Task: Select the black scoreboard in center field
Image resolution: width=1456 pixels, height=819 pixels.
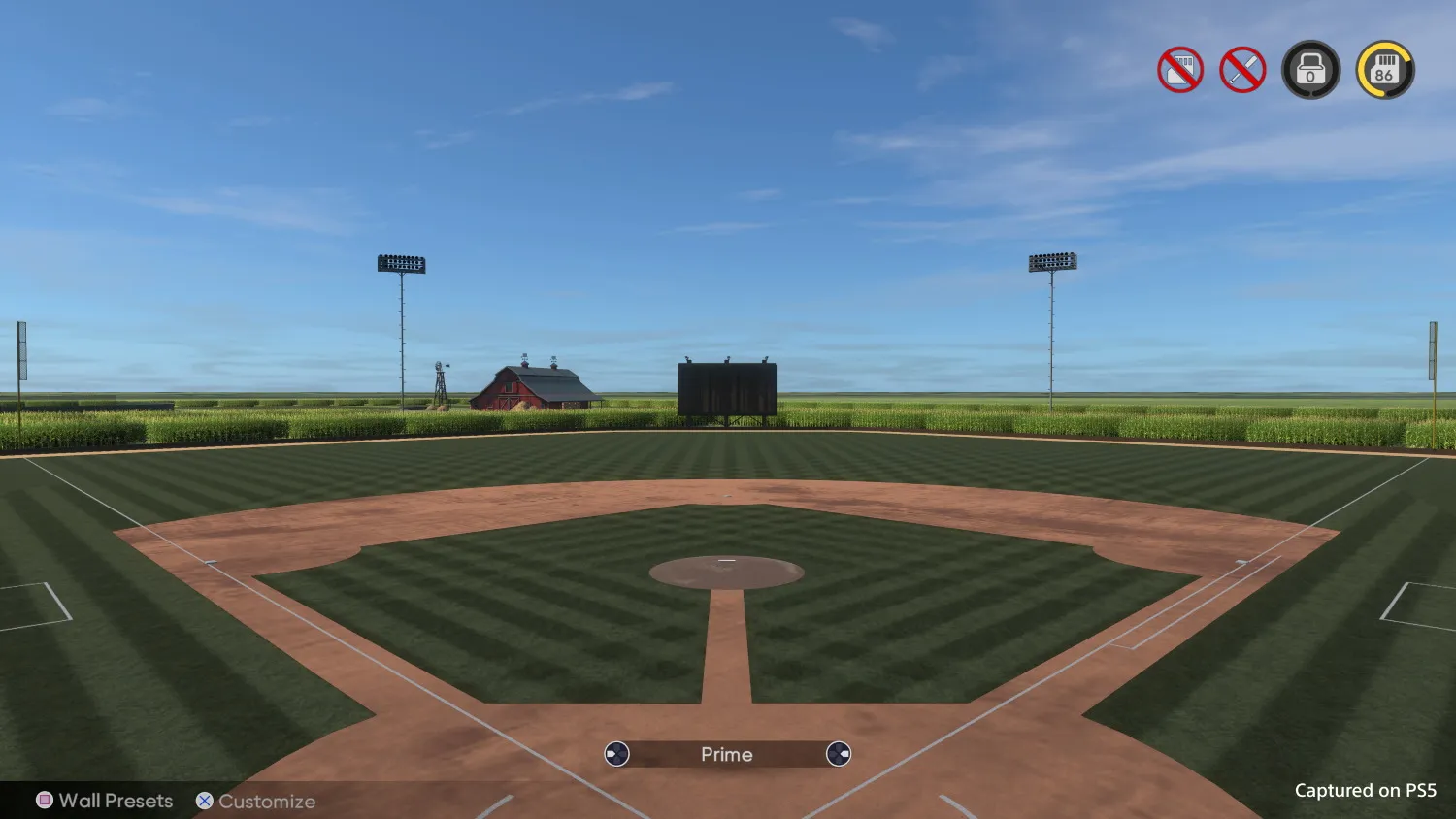Action: [x=725, y=386]
